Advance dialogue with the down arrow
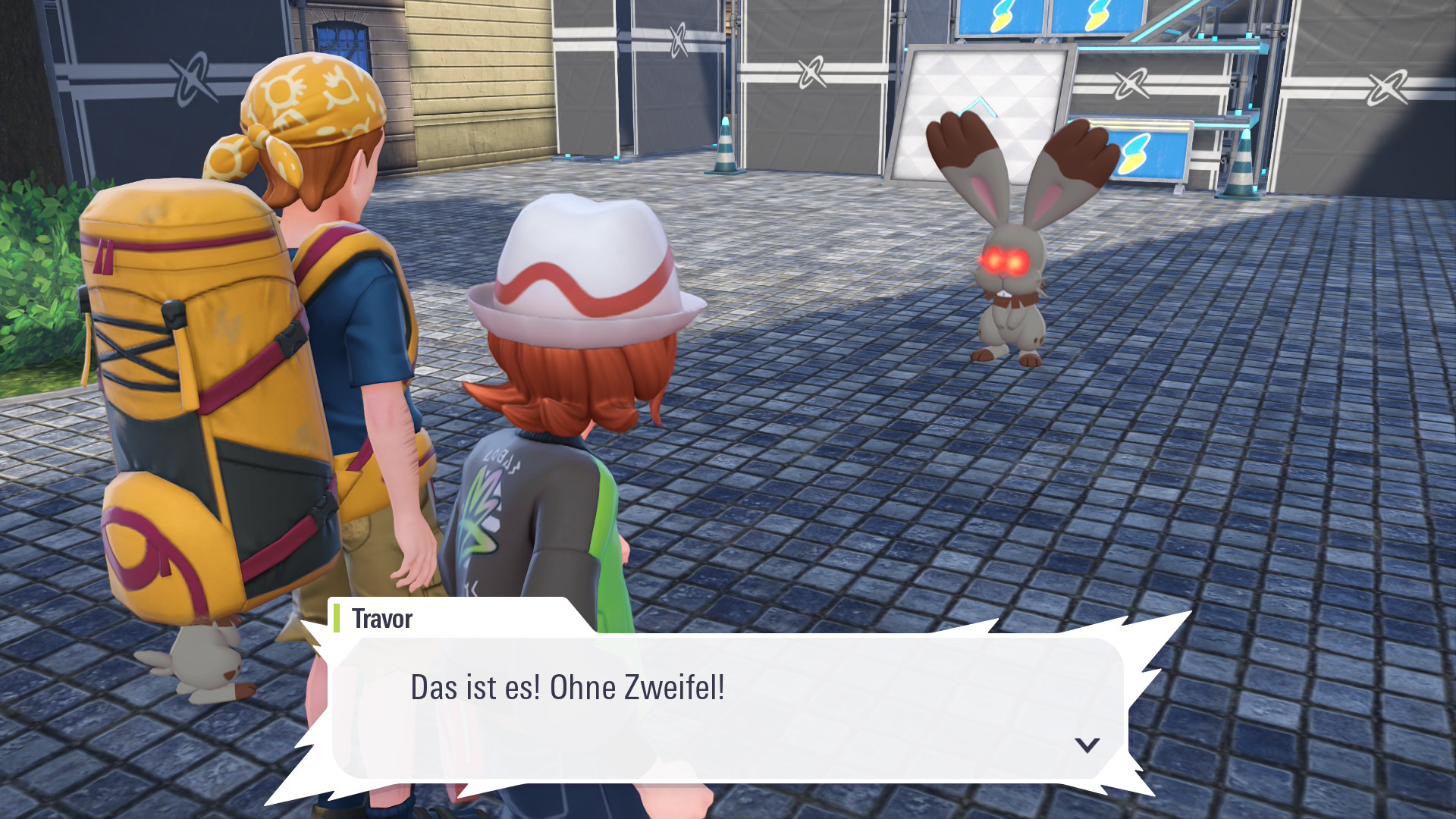Image resolution: width=1456 pixels, height=819 pixels. 1087,745
